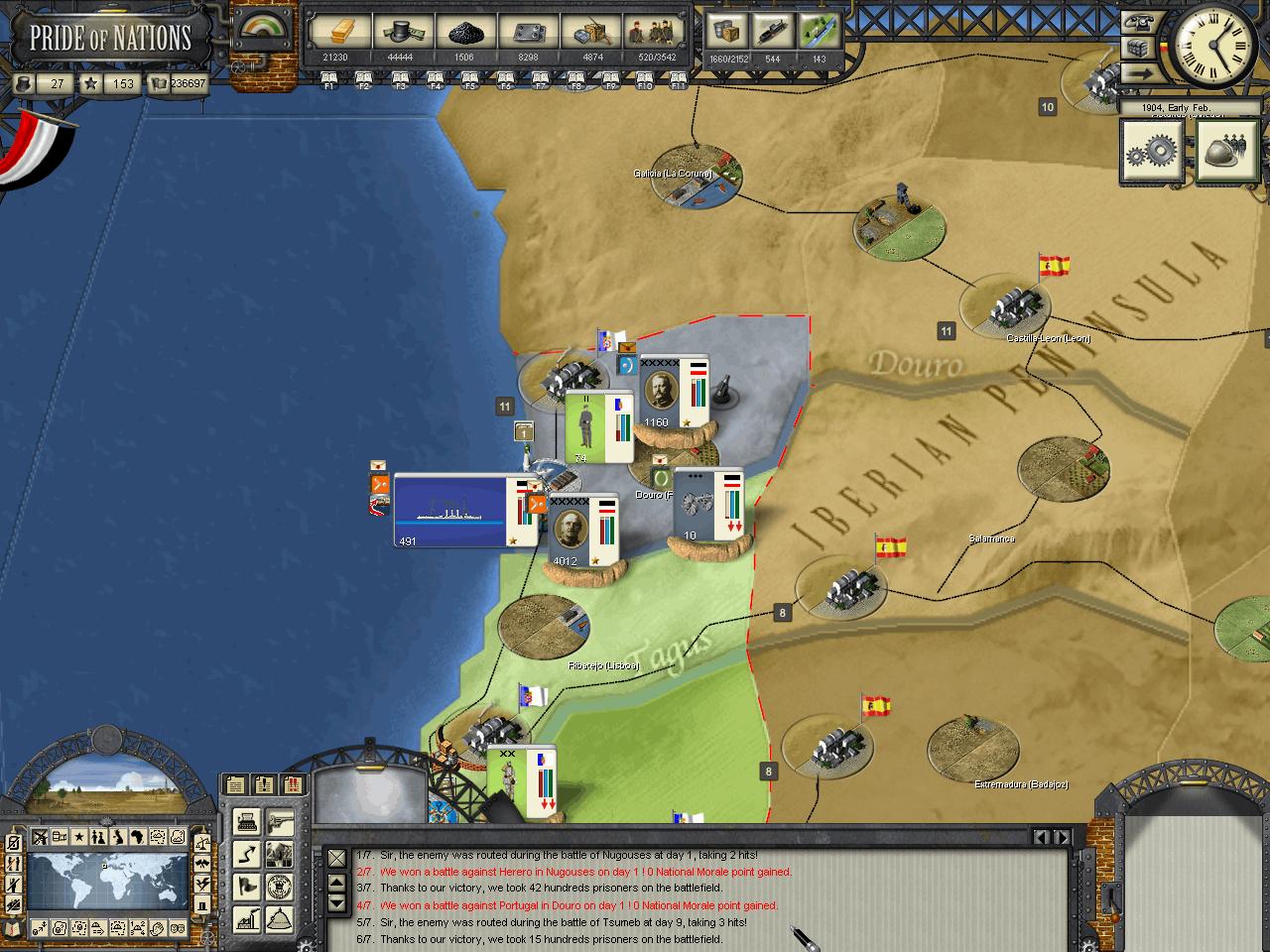Open the revolver military button
Image resolution: width=1270 pixels, height=952 pixels.
coord(281,822)
